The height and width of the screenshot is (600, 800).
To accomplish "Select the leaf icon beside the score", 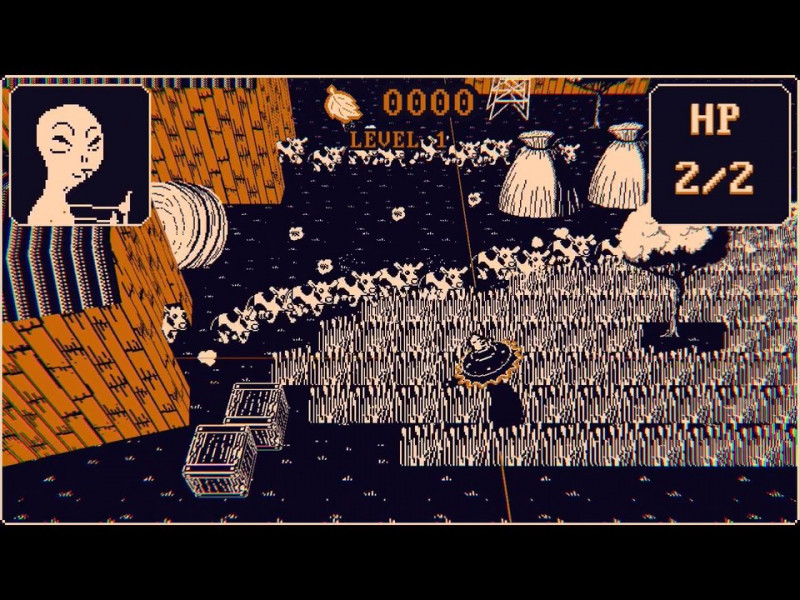I will point(343,104).
